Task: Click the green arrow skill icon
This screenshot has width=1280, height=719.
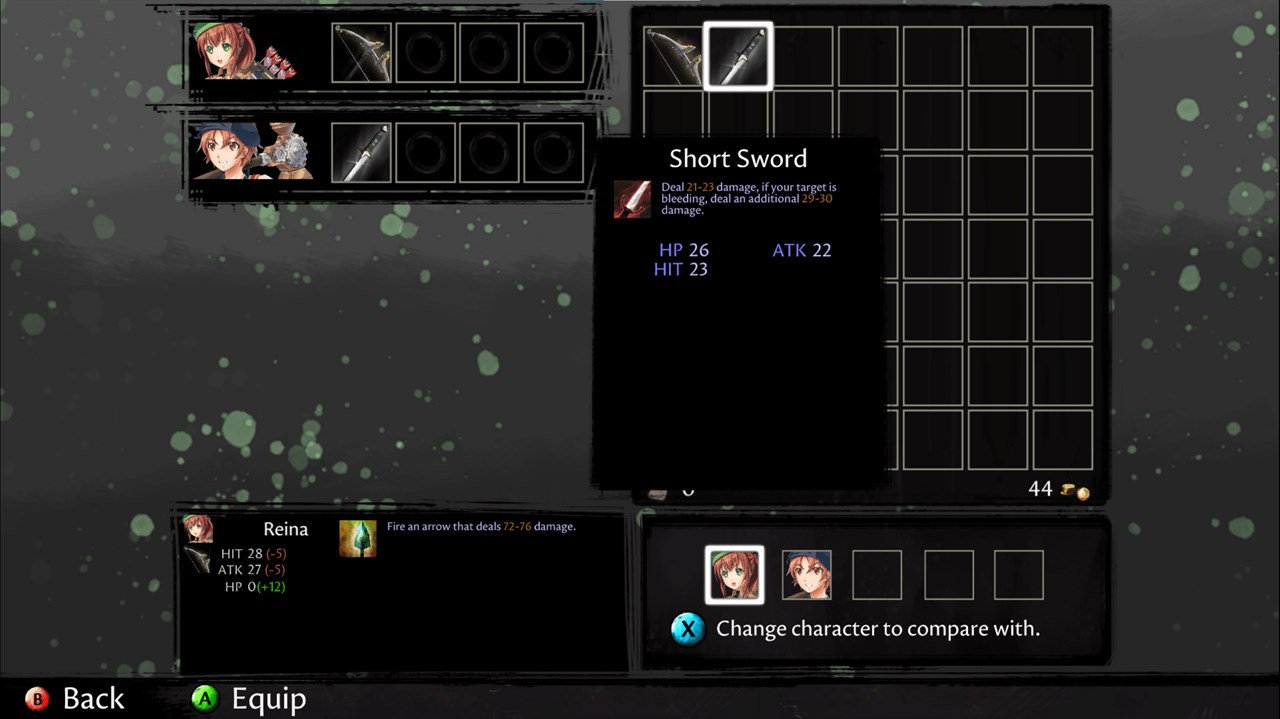Action: [x=357, y=538]
